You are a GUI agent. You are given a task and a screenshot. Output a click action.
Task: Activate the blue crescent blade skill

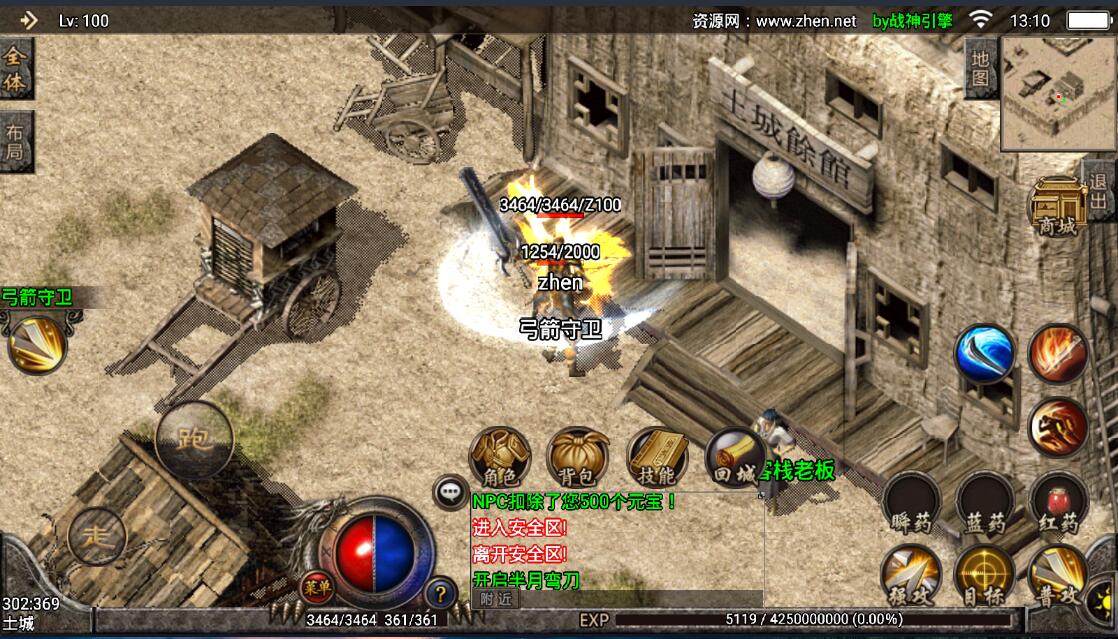coord(985,353)
